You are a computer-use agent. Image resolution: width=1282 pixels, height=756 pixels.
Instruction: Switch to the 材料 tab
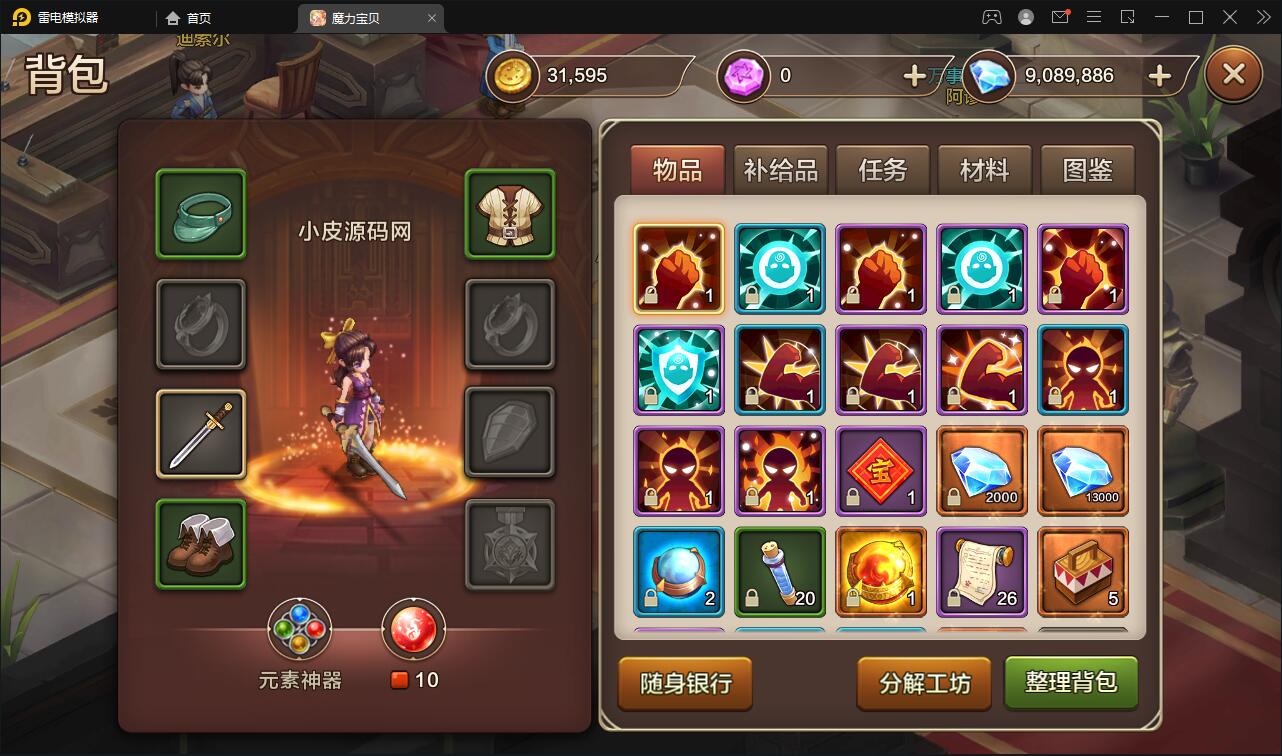click(984, 170)
